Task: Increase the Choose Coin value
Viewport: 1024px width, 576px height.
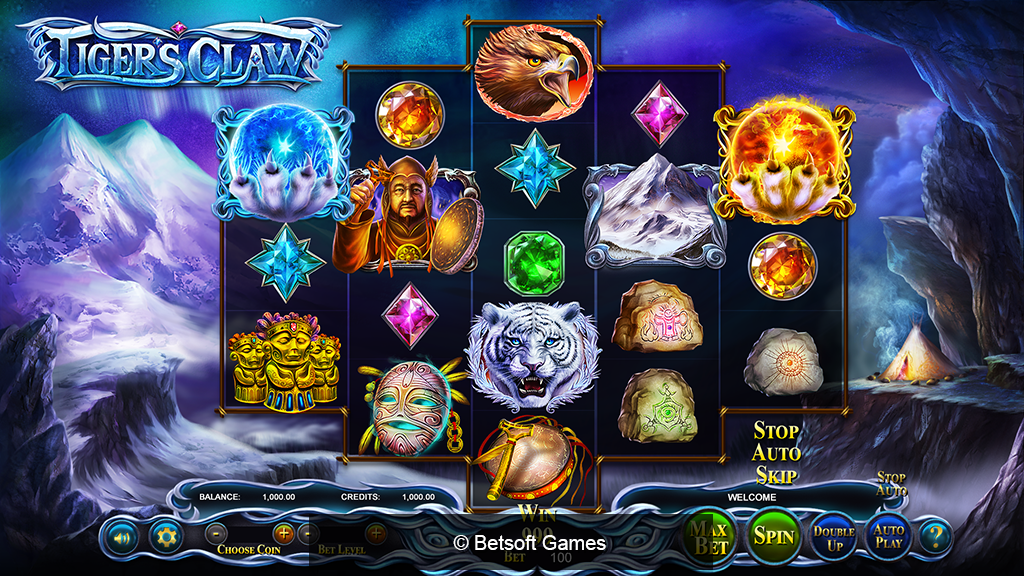Action: tap(284, 533)
